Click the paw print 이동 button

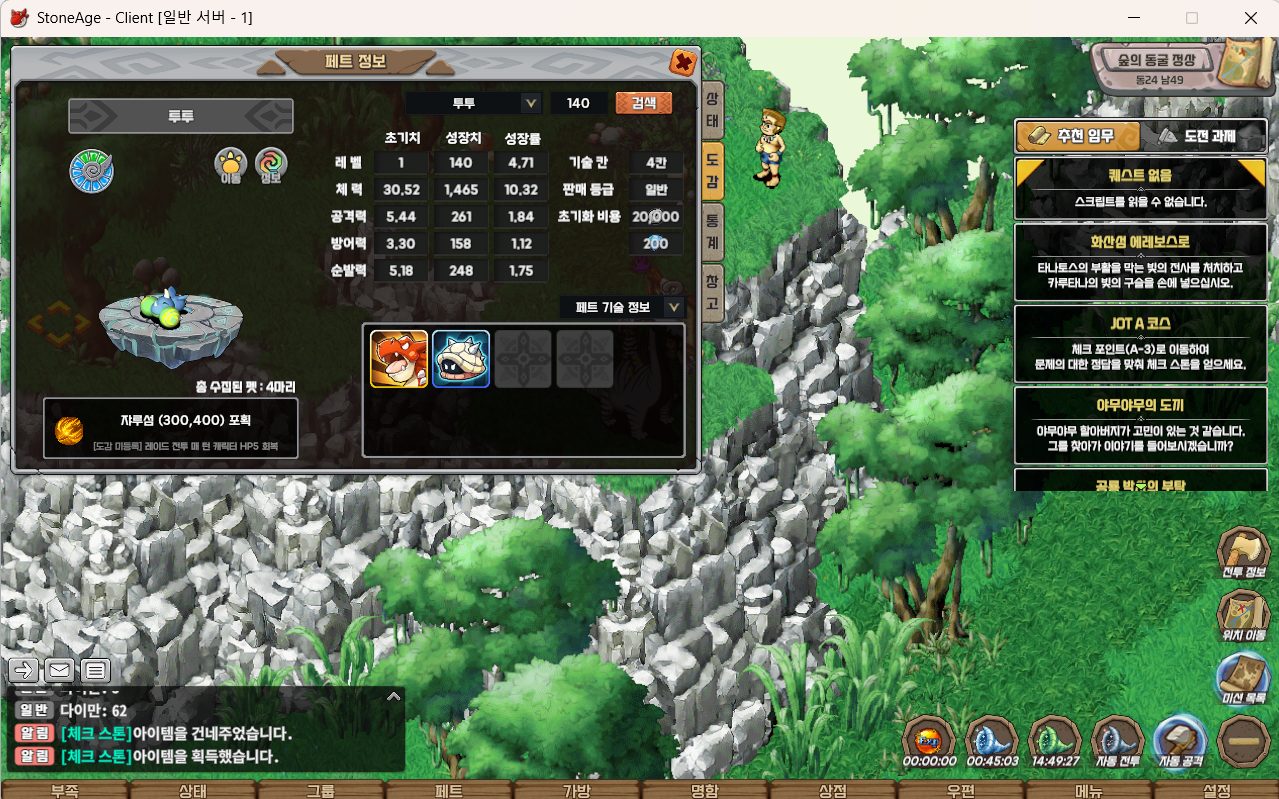click(x=231, y=165)
